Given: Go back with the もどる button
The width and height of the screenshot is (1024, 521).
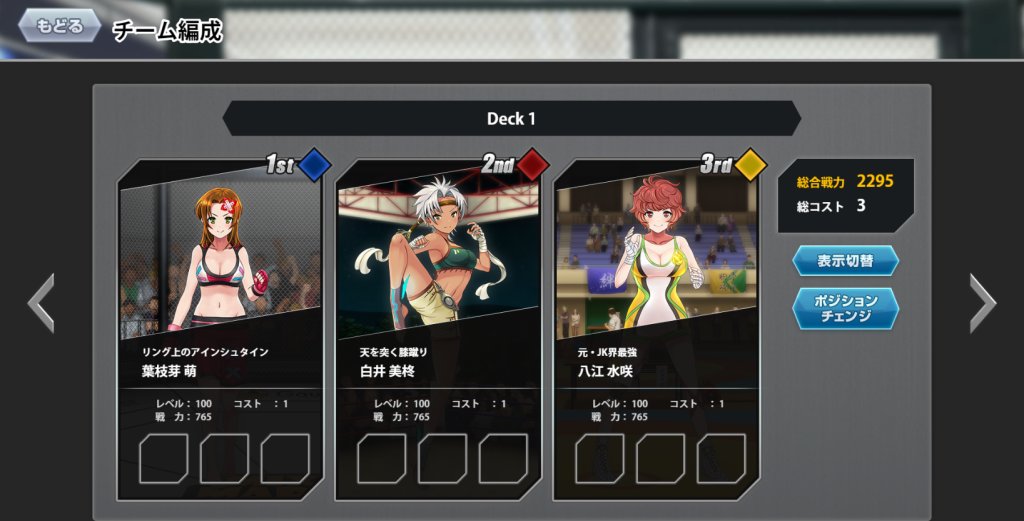Looking at the screenshot, I should point(59,26).
